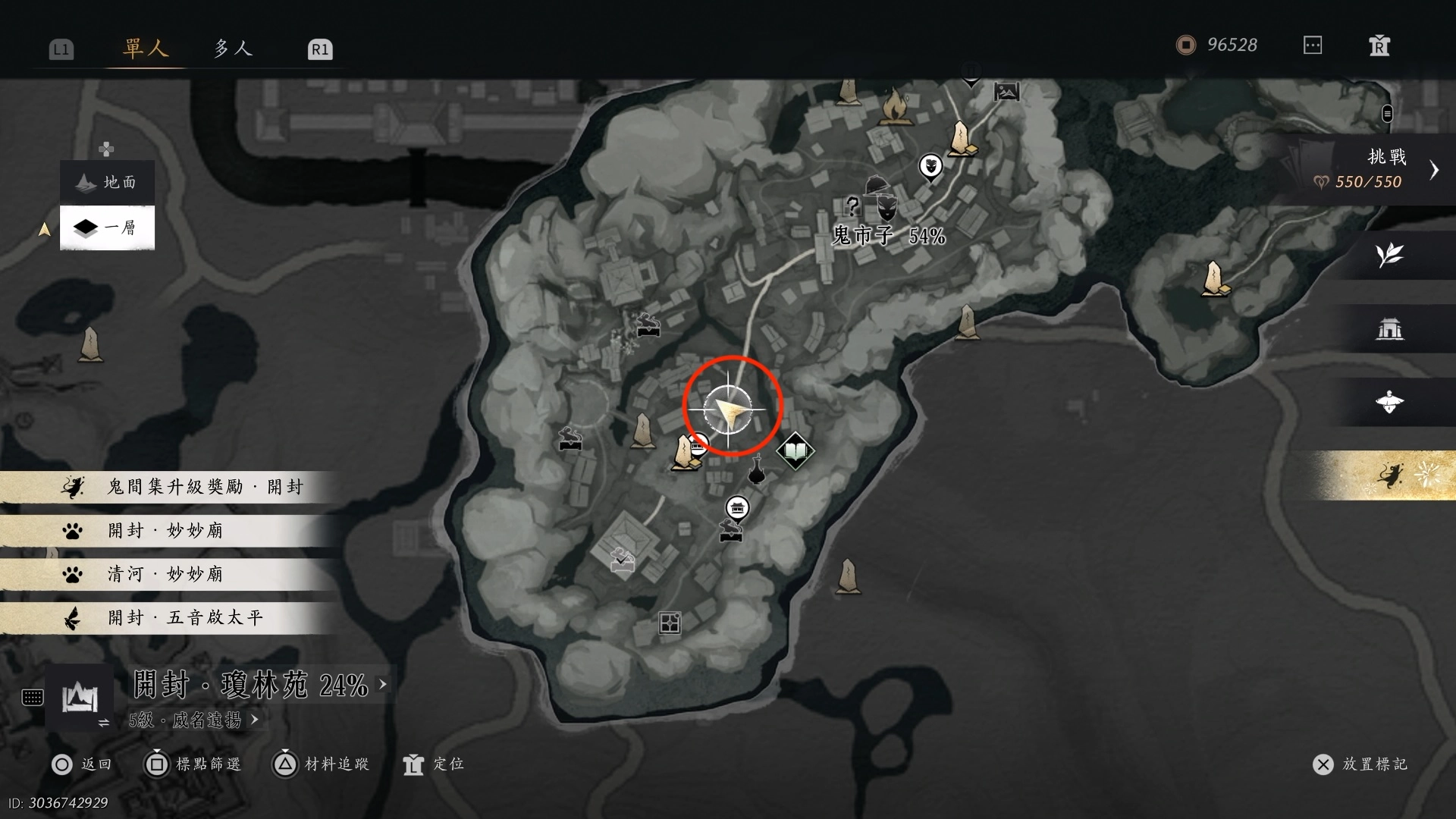This screenshot has width=1456, height=819.
Task: Switch to the 單人 tab
Action: pos(145,49)
